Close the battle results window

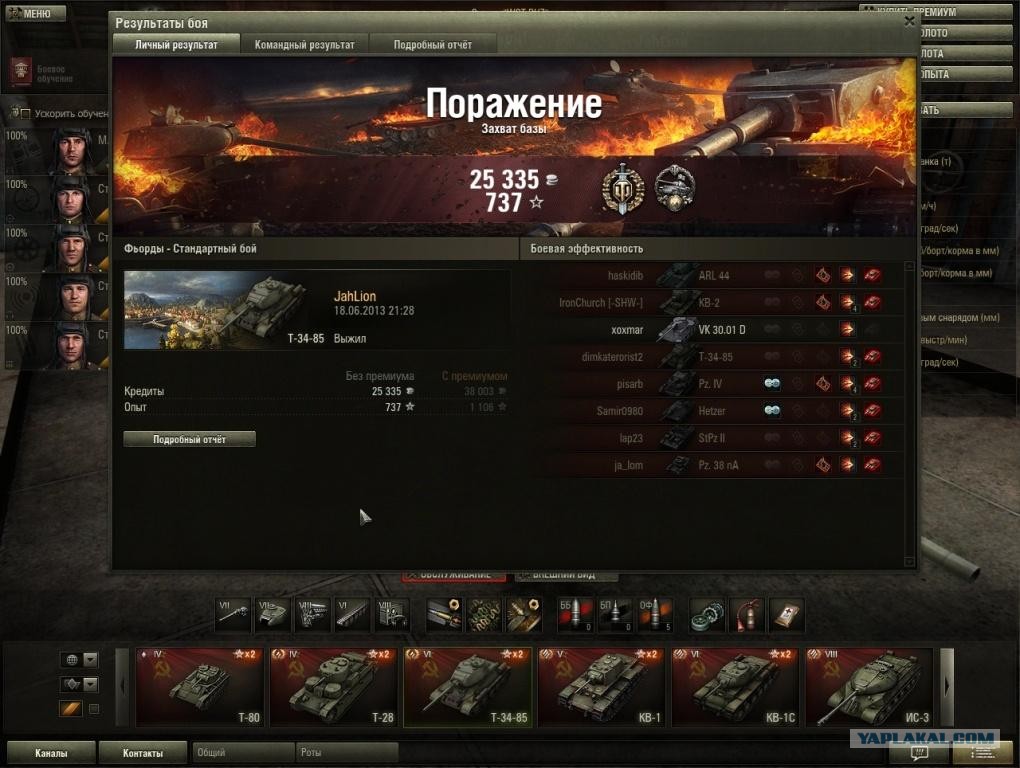click(909, 20)
